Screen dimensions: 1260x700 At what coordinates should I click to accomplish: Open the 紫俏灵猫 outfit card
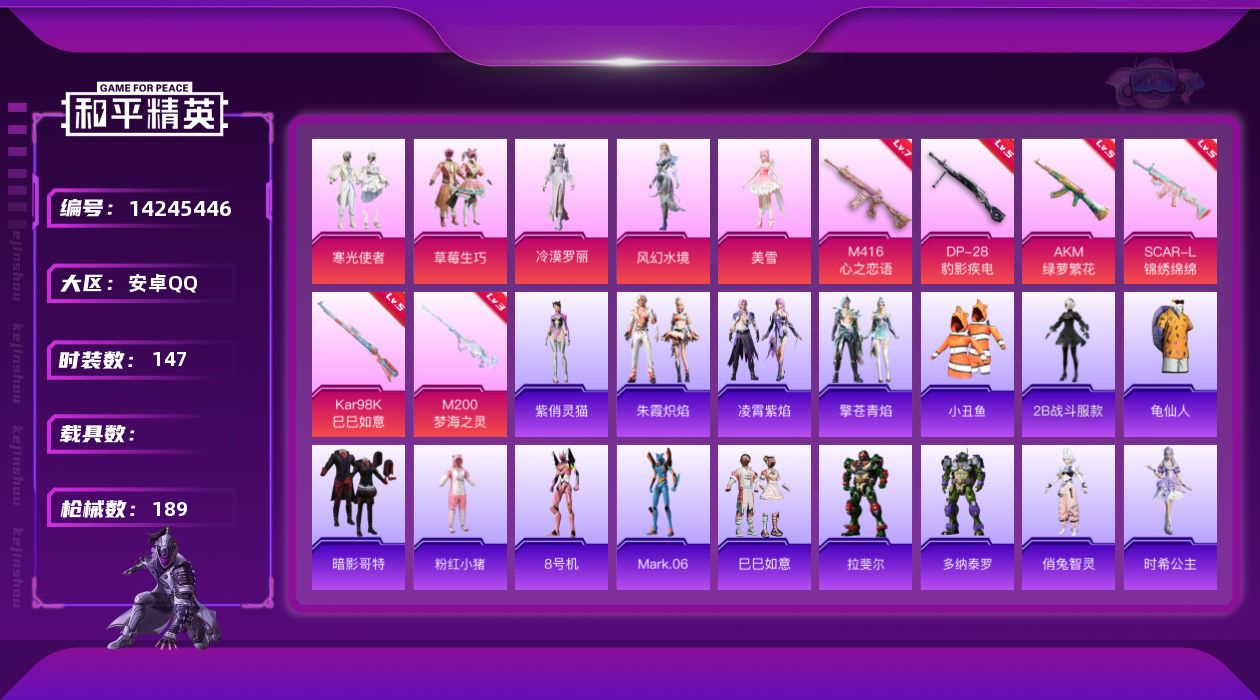click(x=561, y=364)
